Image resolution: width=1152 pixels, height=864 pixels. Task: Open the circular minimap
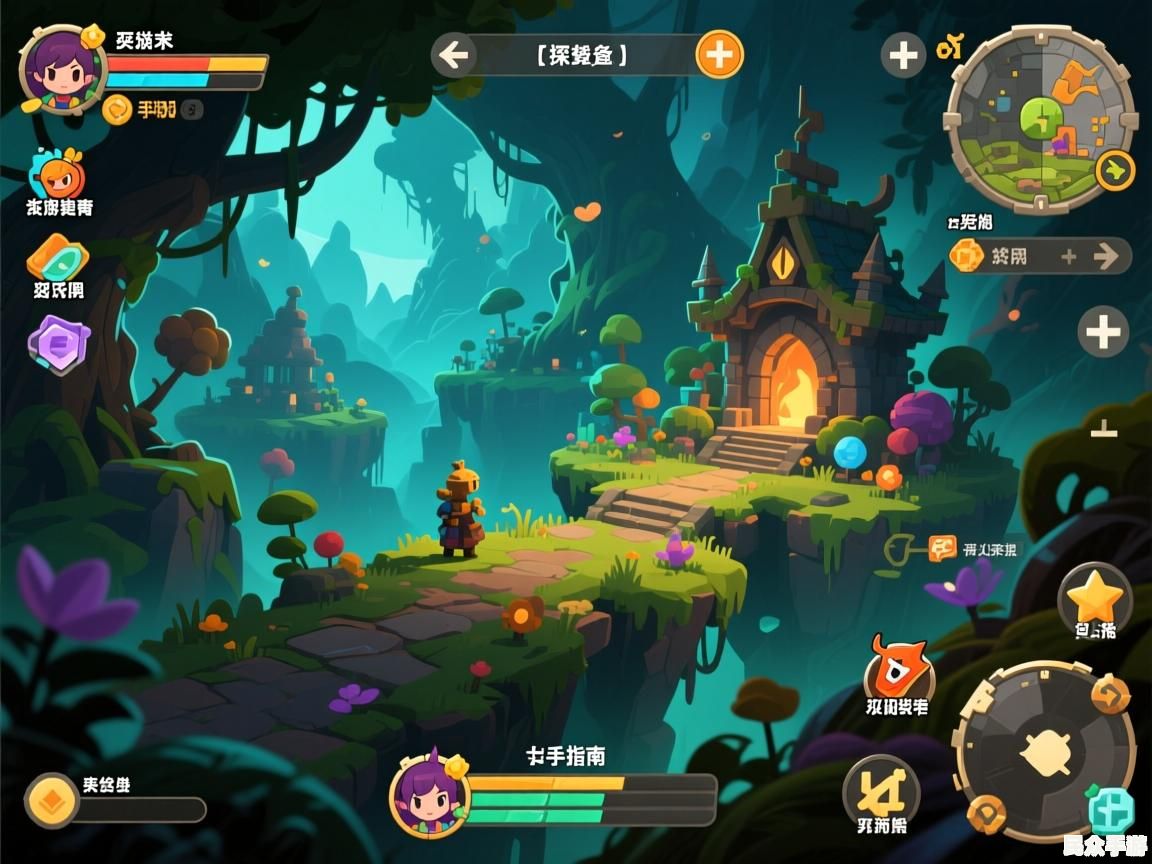[1040, 118]
